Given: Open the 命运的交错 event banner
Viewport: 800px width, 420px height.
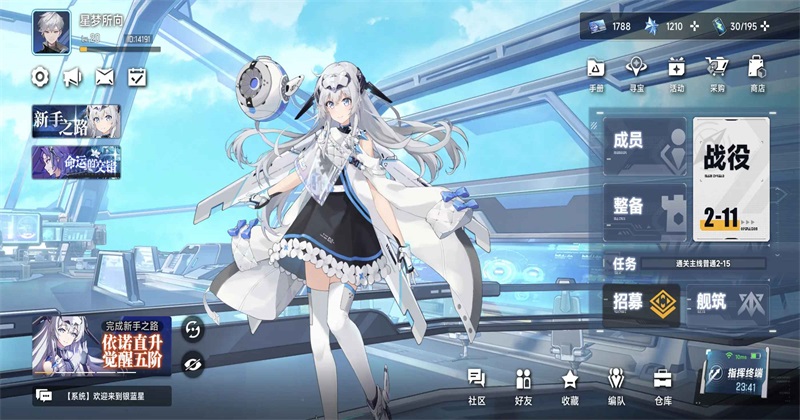Looking at the screenshot, I should (x=76, y=162).
